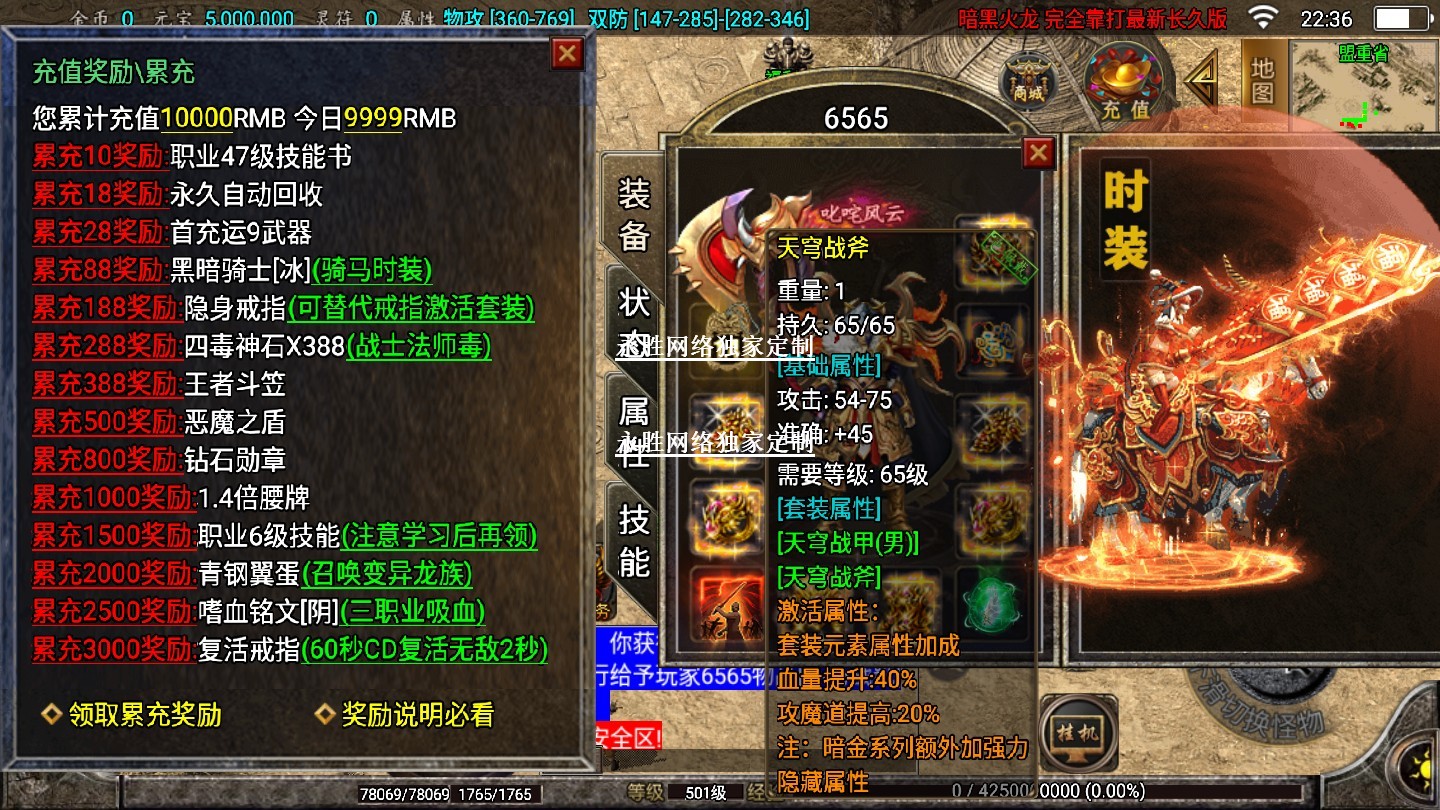Toggle the 挂机 auto-battle button

pyautogui.click(x=1078, y=735)
